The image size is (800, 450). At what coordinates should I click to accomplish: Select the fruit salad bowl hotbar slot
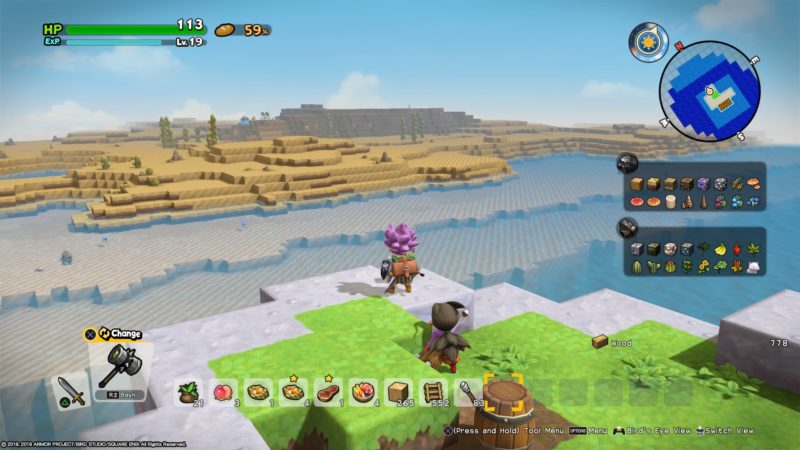pos(362,391)
